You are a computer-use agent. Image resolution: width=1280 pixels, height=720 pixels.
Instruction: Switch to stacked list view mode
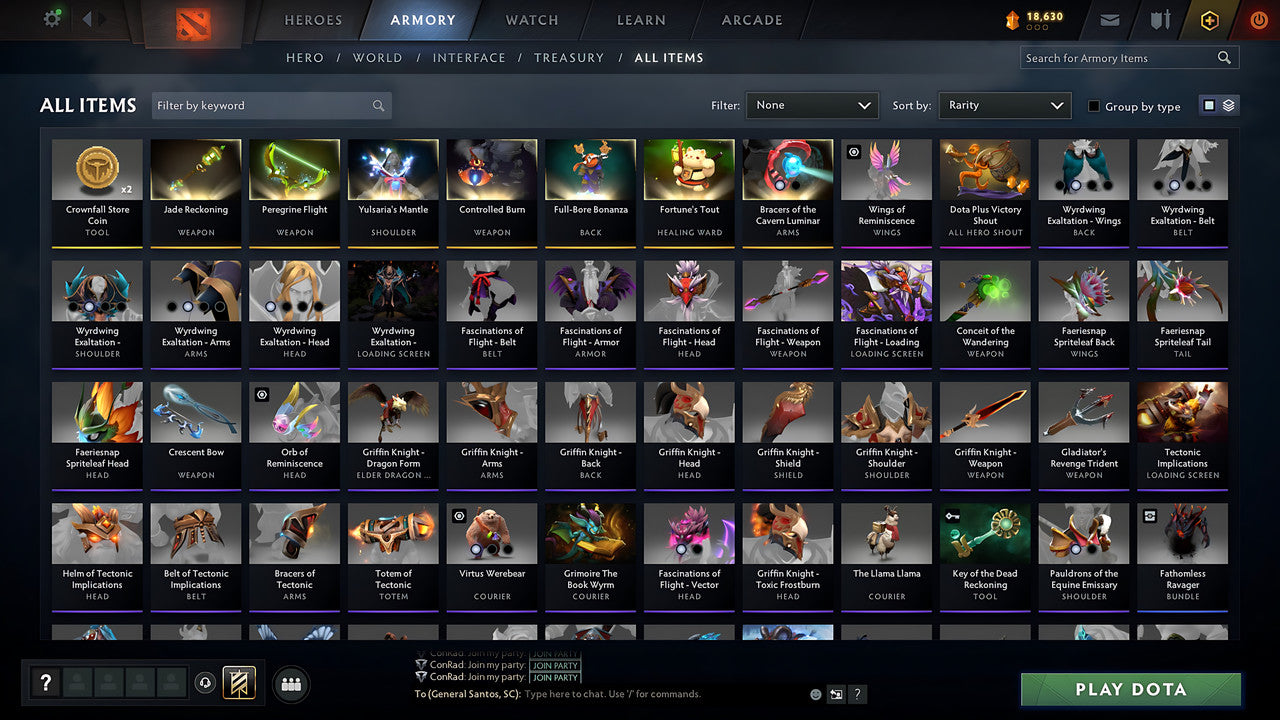click(1227, 104)
